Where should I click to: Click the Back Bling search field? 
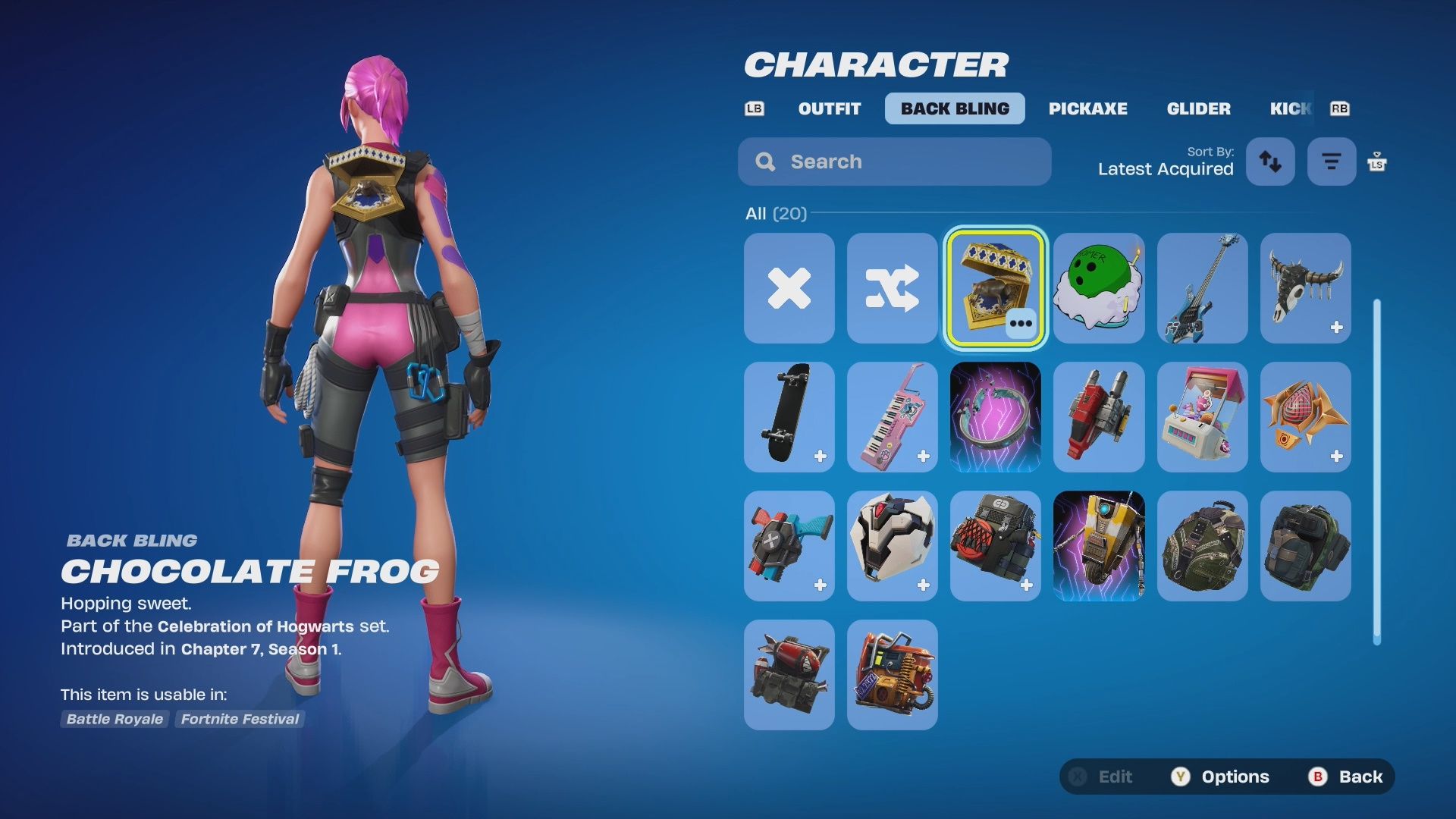tap(895, 162)
